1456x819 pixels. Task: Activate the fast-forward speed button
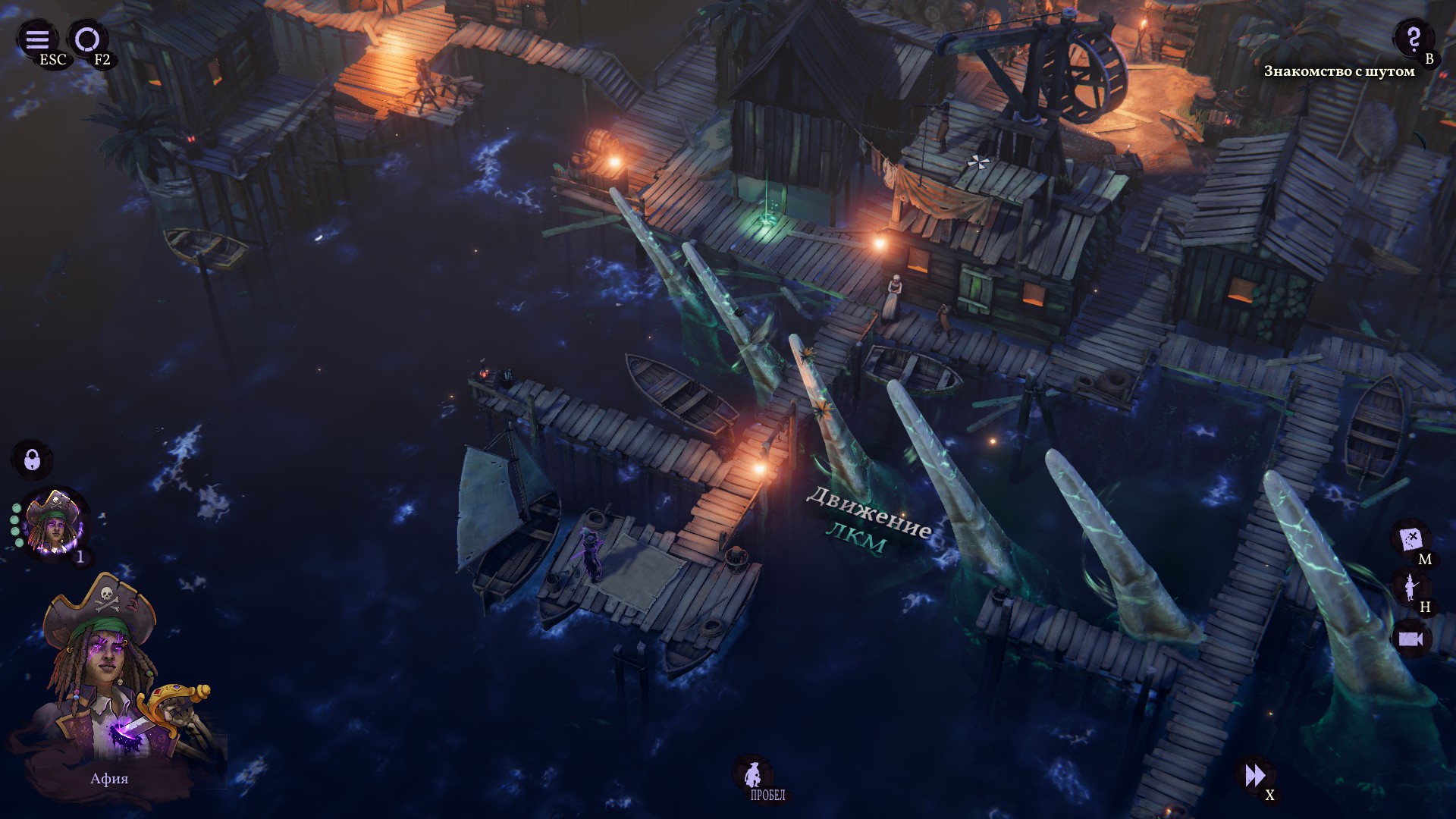1255,775
